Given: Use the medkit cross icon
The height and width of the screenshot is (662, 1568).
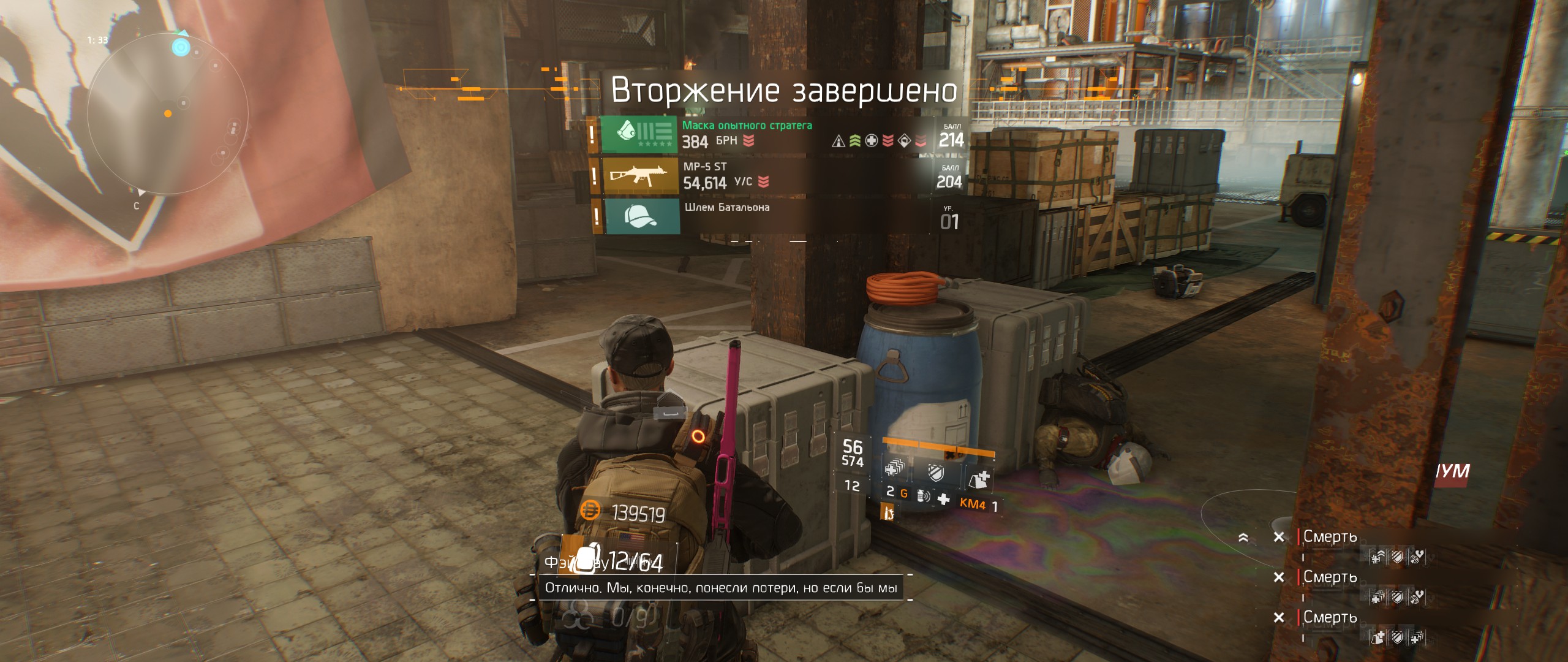Looking at the screenshot, I should click(943, 500).
